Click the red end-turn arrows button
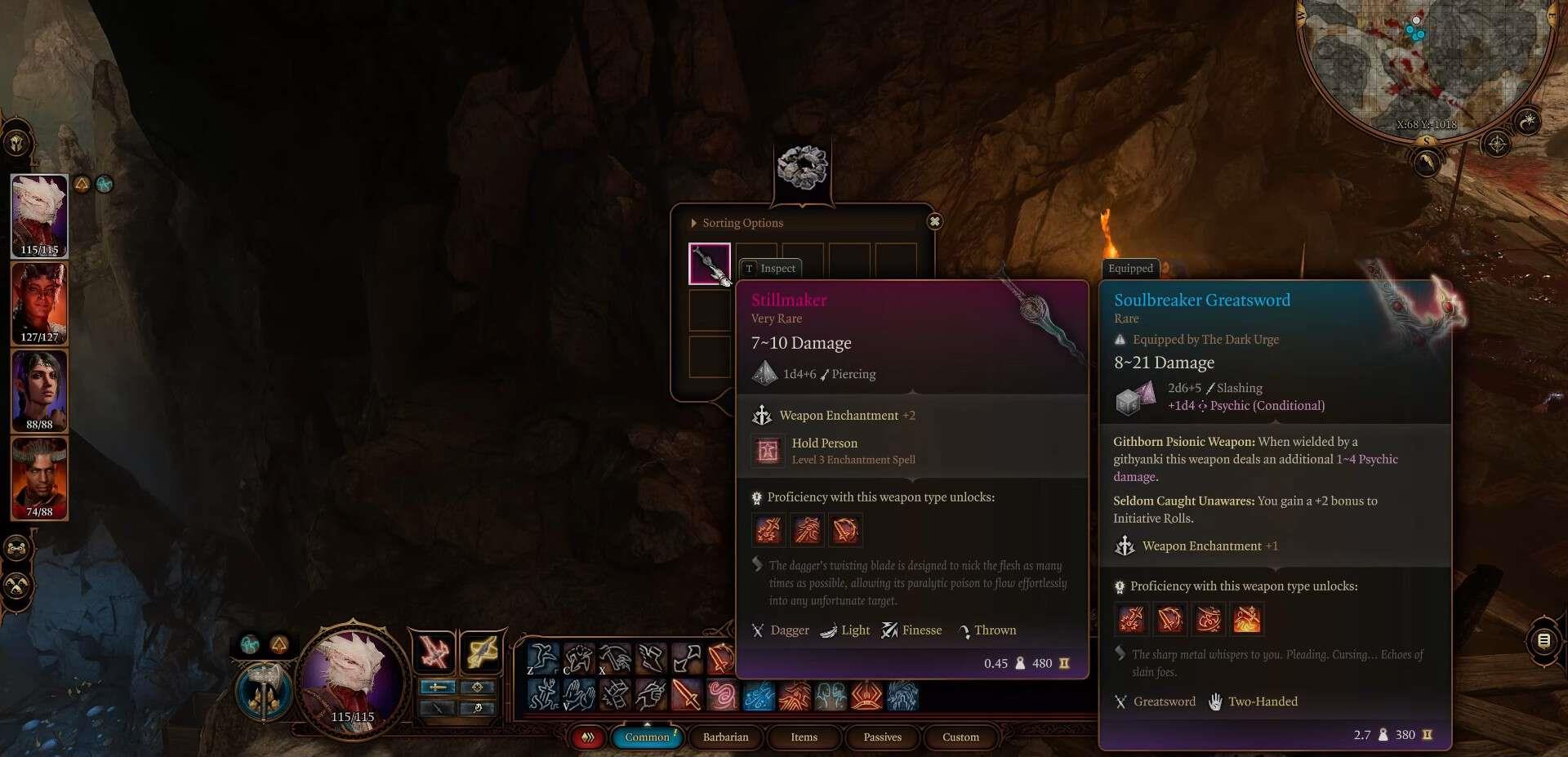This screenshot has height=757, width=1568. tap(587, 737)
